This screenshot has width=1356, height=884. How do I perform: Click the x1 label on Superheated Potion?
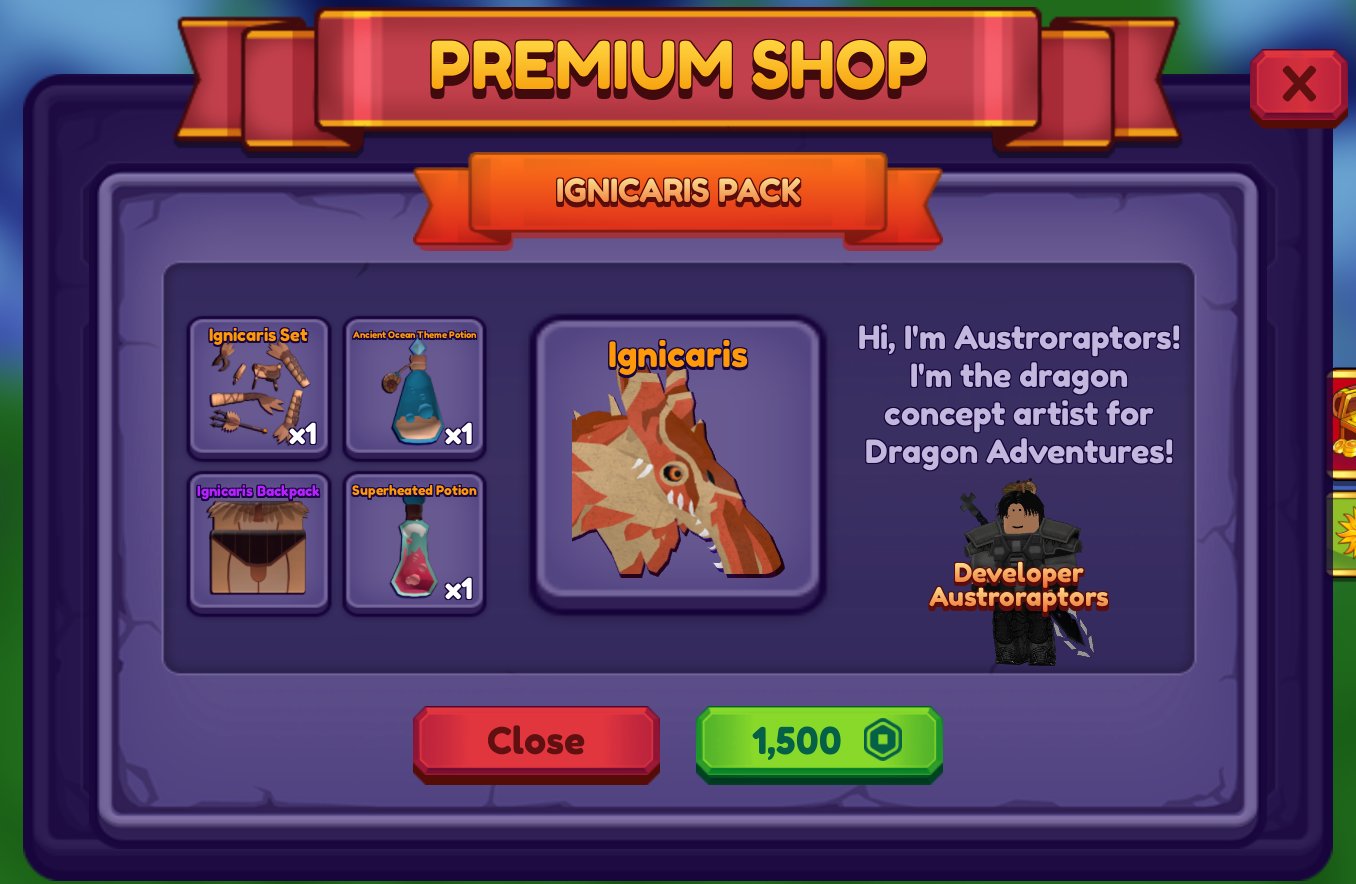[x=459, y=589]
